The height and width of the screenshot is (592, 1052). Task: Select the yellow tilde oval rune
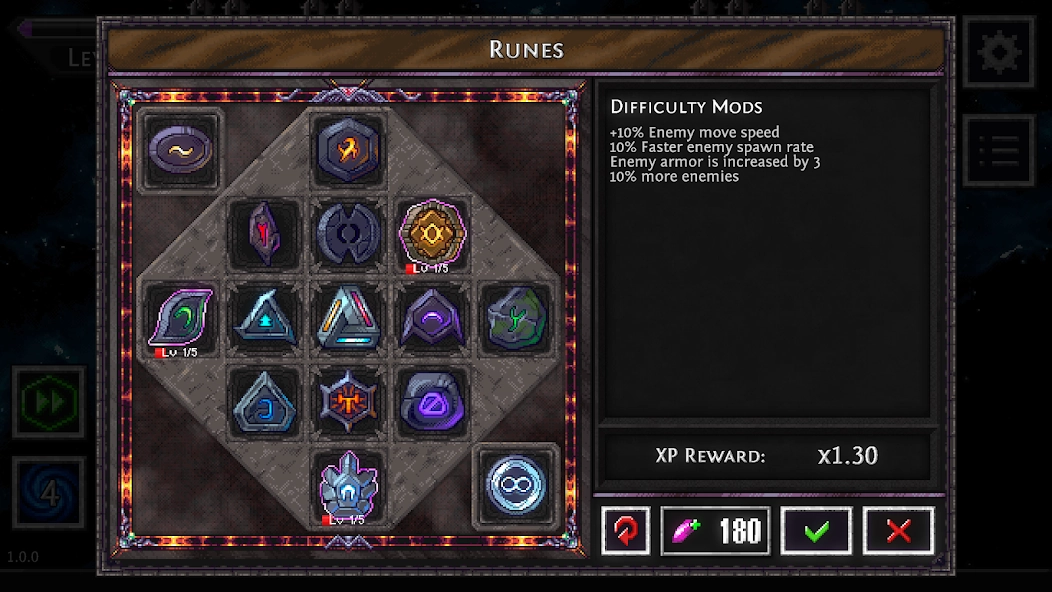181,150
